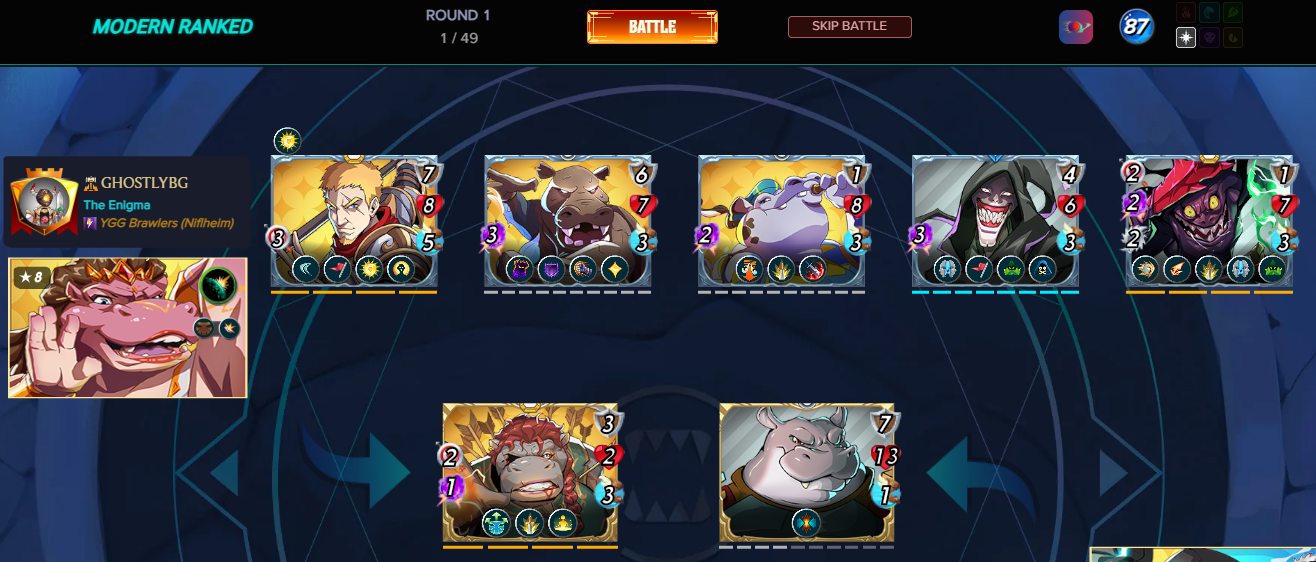Choose the brown hippo warrior card

pyautogui.click(x=567, y=222)
